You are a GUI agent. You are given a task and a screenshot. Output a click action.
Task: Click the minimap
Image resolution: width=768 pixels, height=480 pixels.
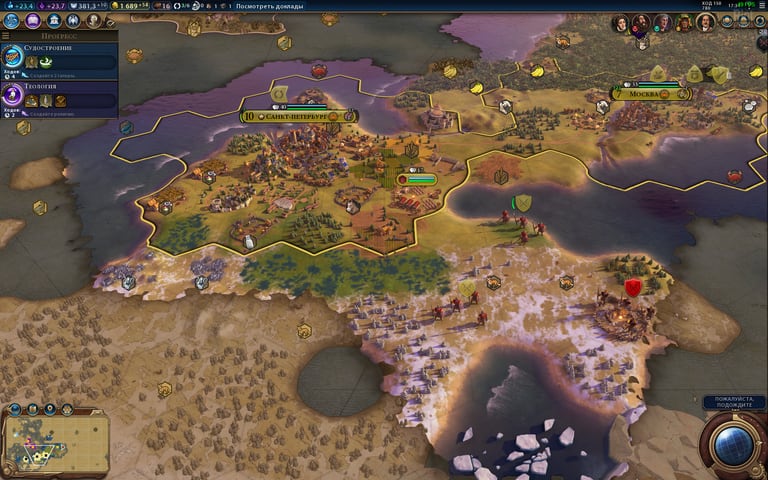click(x=57, y=440)
